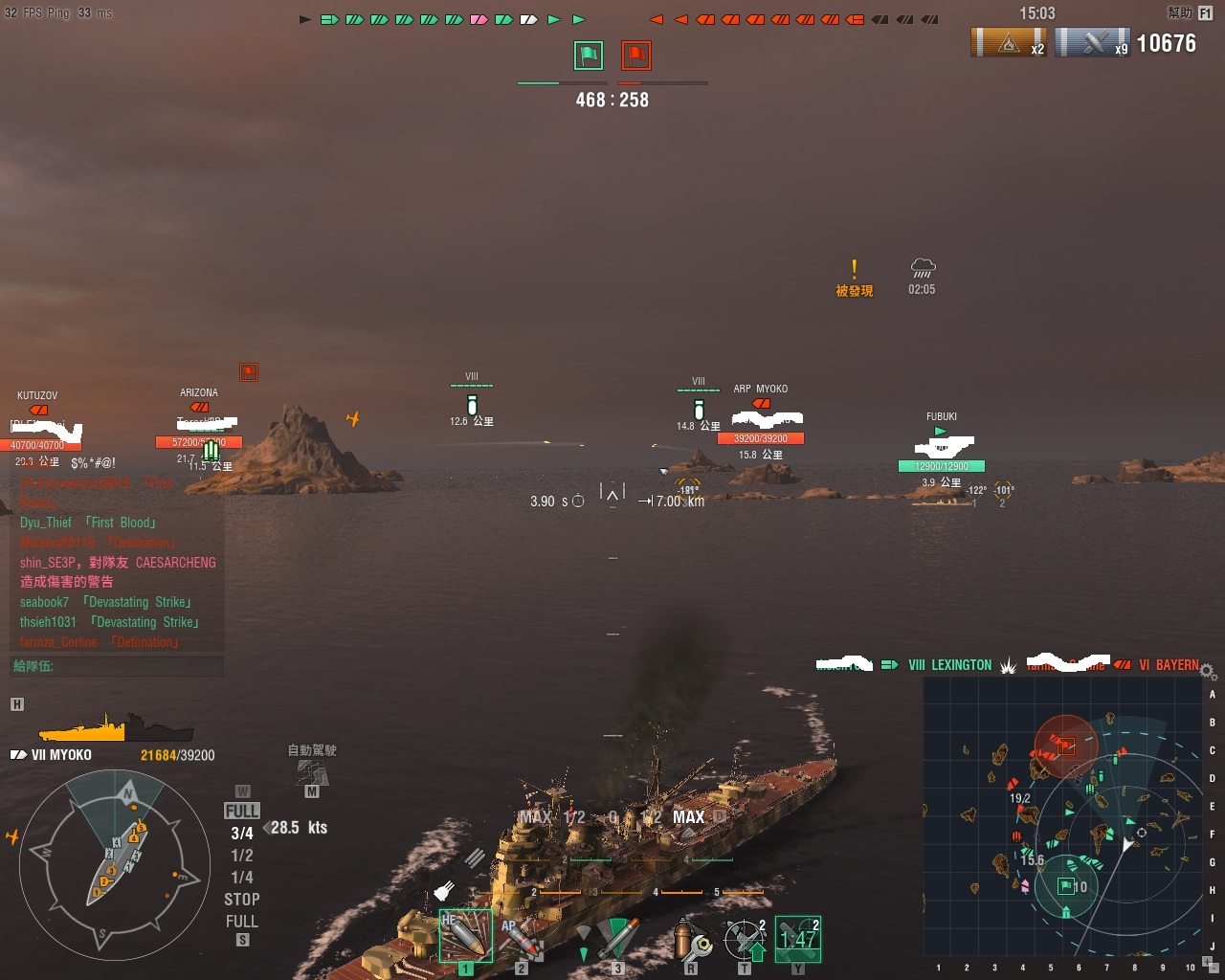Screen dimensions: 1225x980
Task: Activate the Damage Control Party consumable
Action: click(691, 938)
